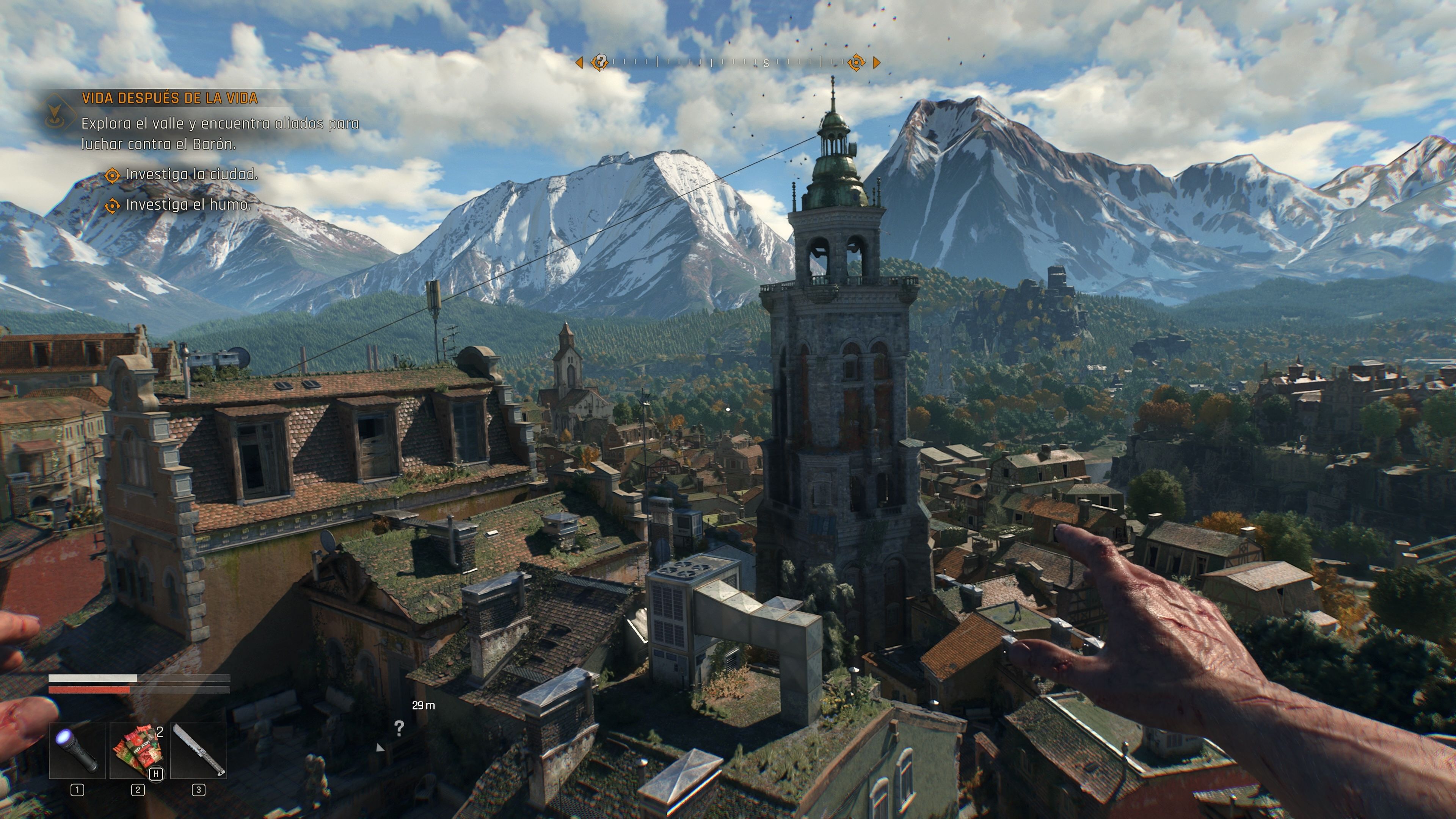This screenshot has height=819, width=1456.
Task: Click the left arrow on the compass bar
Action: pyautogui.click(x=580, y=62)
